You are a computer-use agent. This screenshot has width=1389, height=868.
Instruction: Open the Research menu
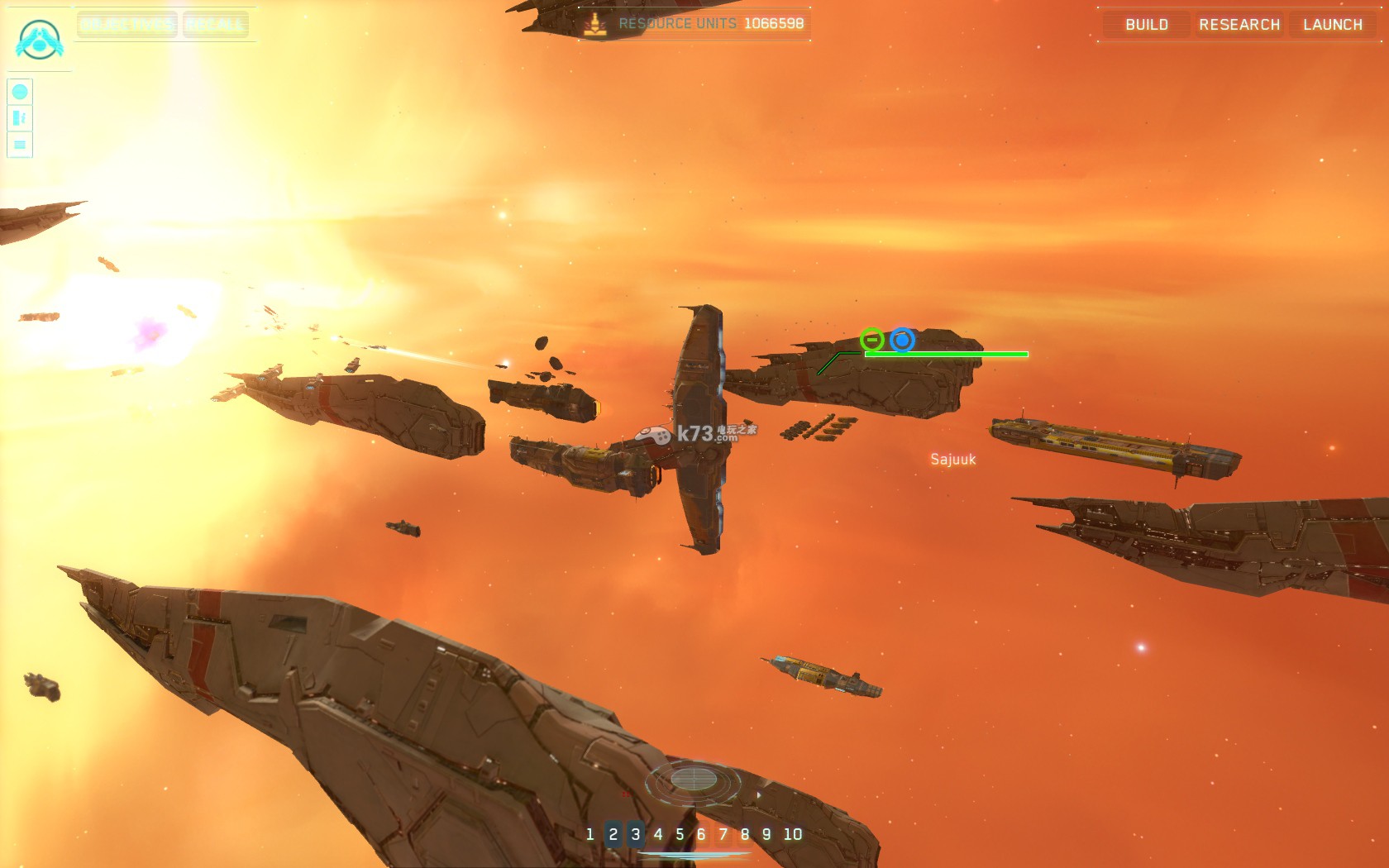1239,25
